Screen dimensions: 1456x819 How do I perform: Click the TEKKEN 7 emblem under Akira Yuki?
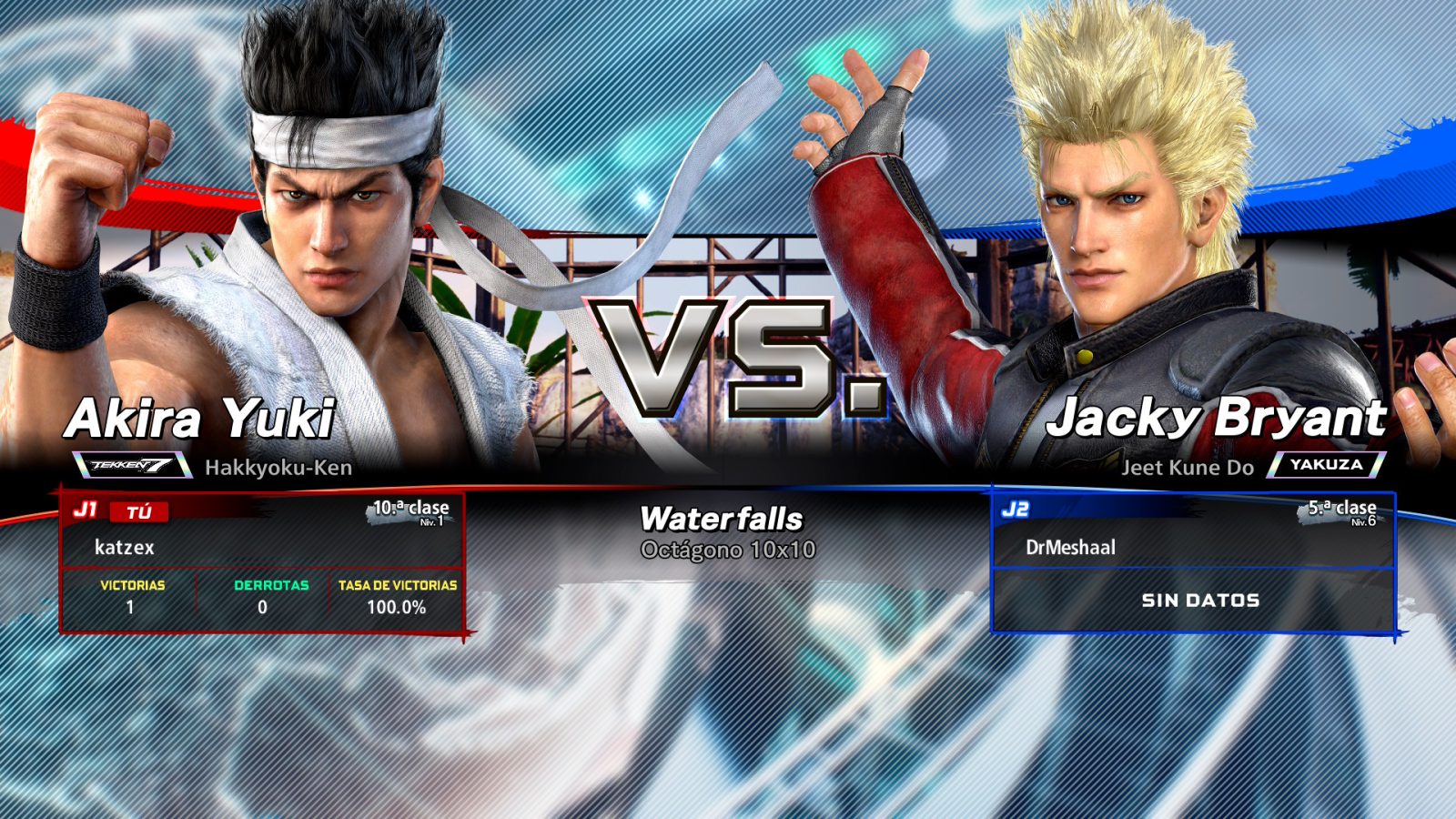click(132, 466)
